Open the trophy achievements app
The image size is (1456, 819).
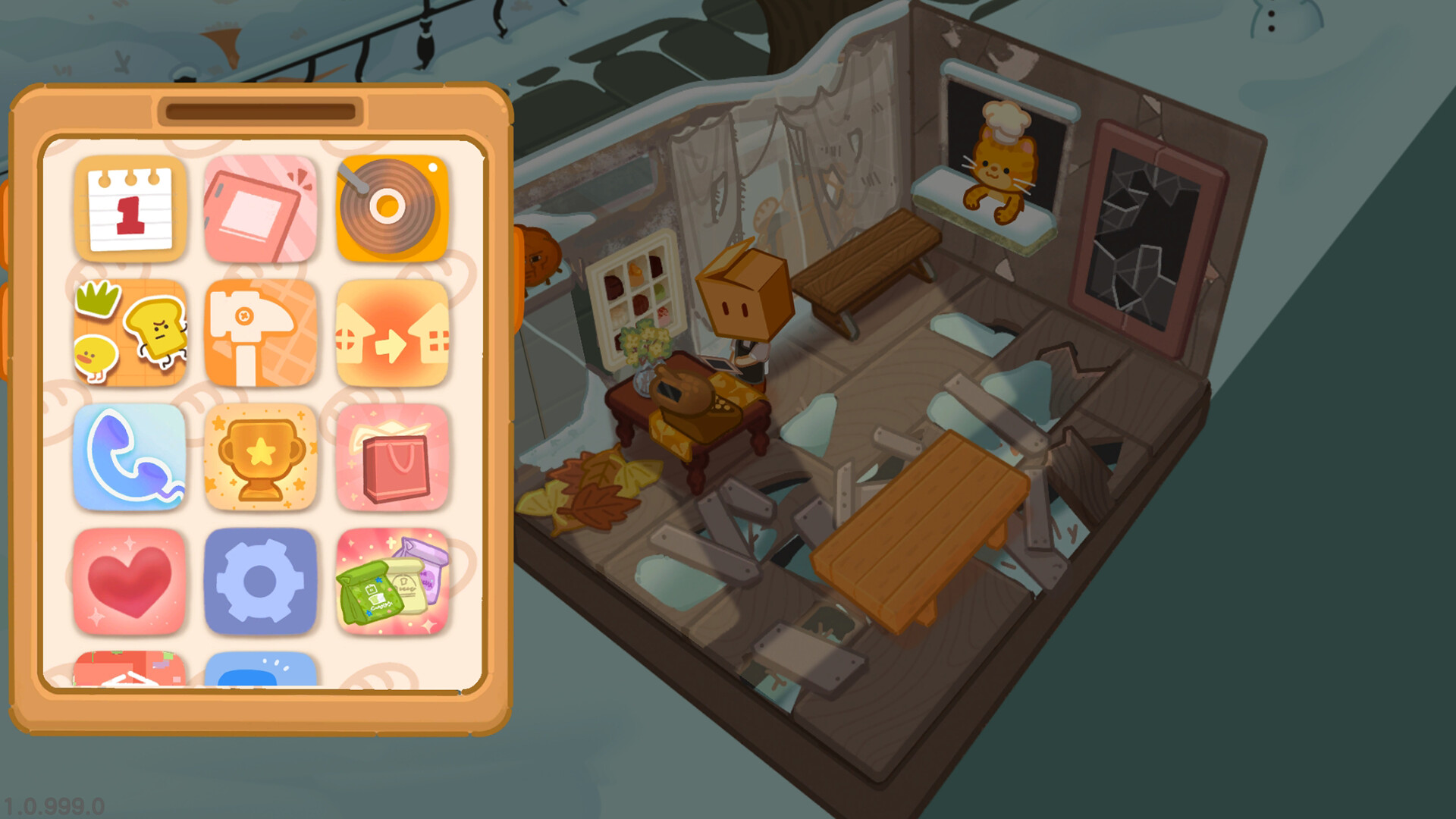(261, 457)
